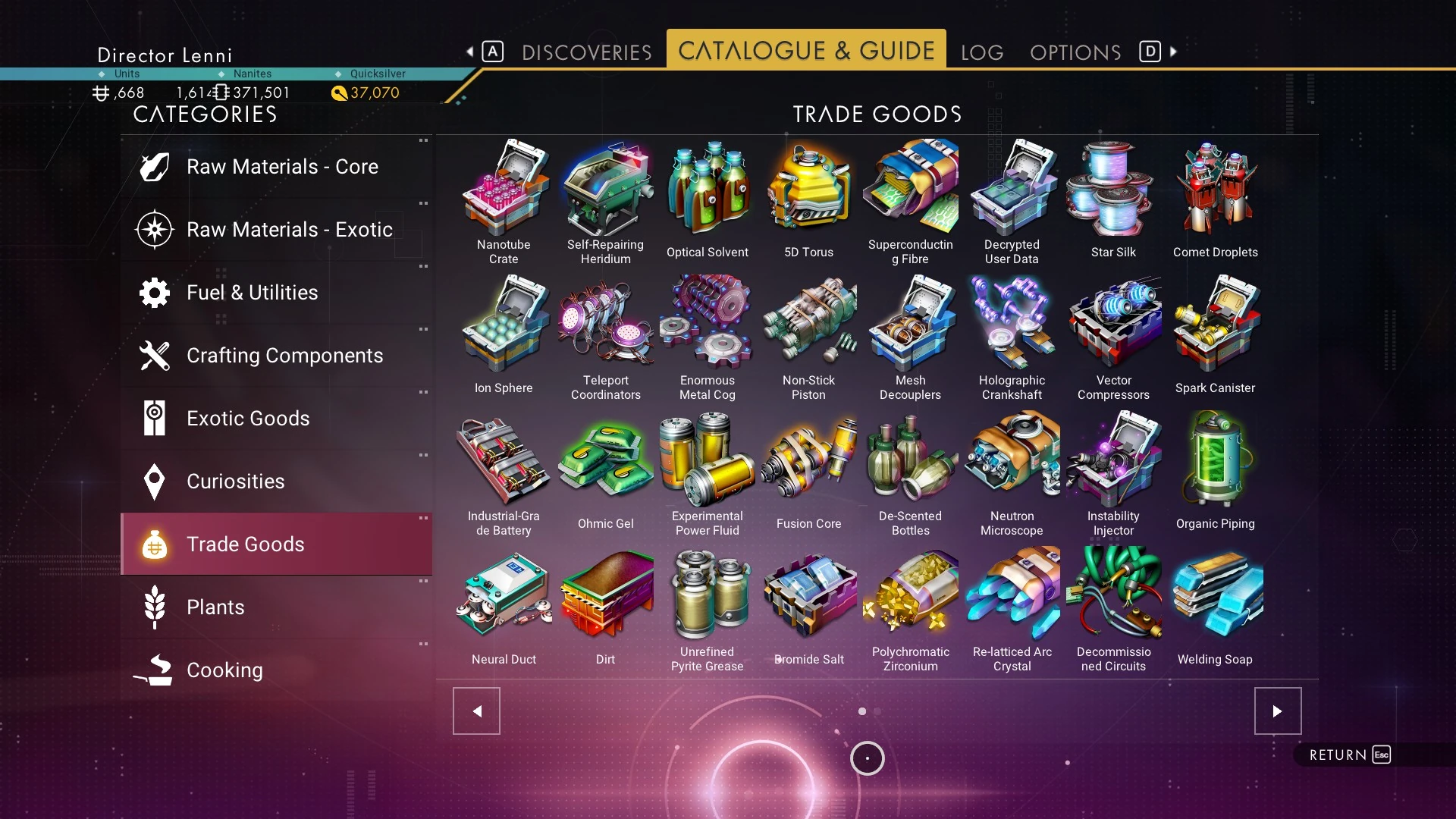
Task: Open the Plants wheat icon category
Action: point(154,607)
